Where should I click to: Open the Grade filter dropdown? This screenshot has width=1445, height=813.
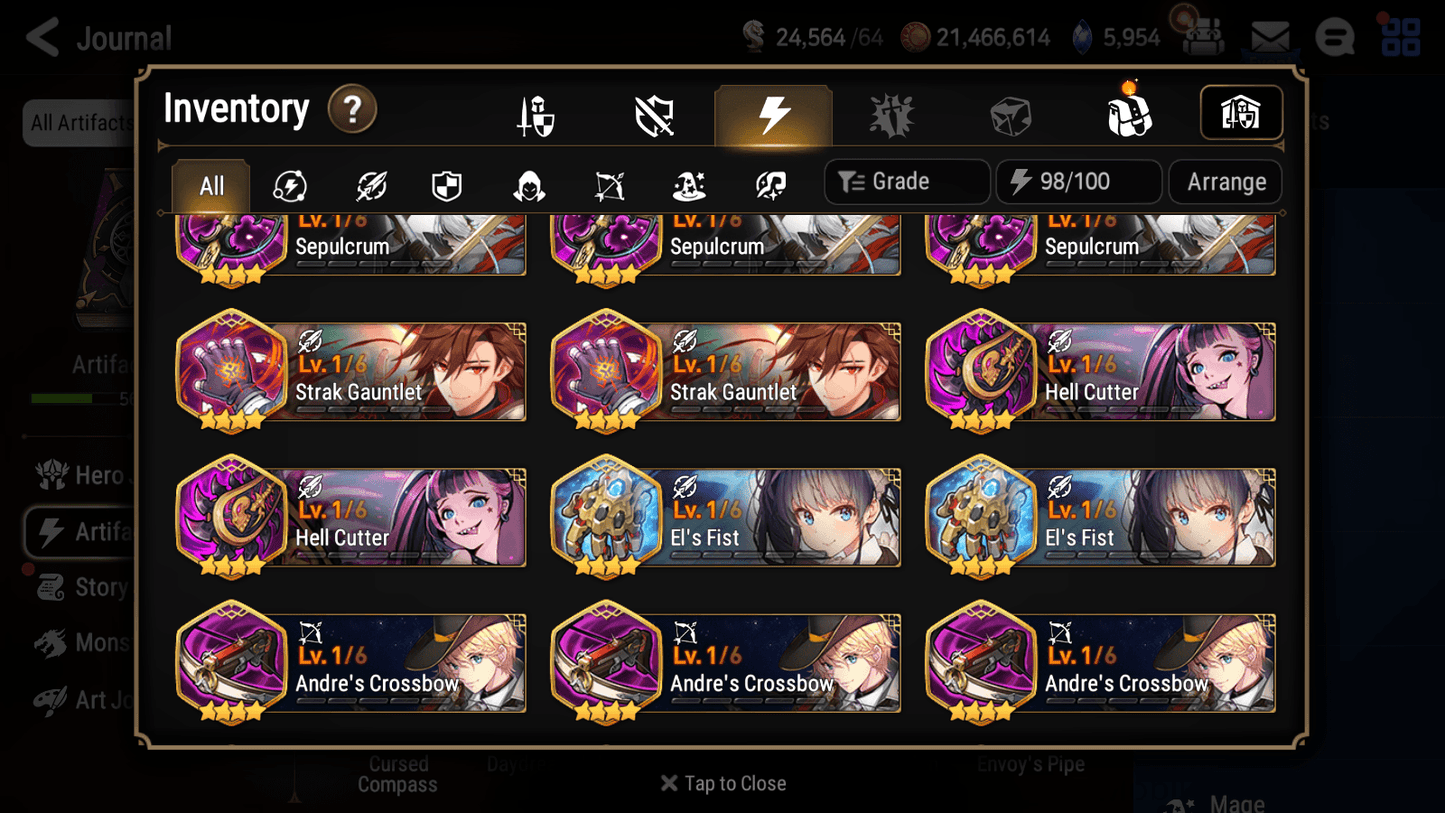[906, 182]
